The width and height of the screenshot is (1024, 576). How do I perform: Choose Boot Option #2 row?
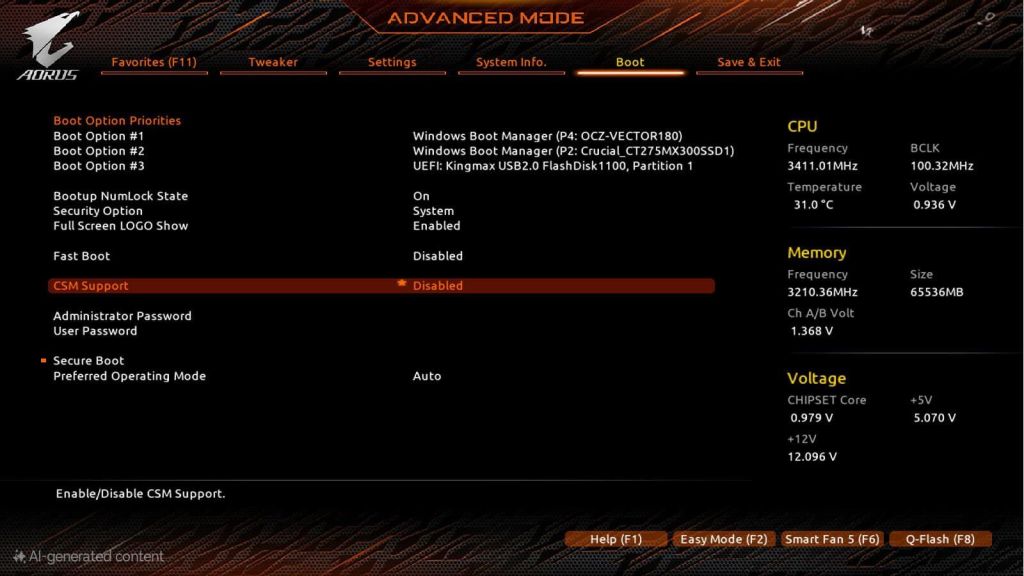pyautogui.click(x=99, y=151)
